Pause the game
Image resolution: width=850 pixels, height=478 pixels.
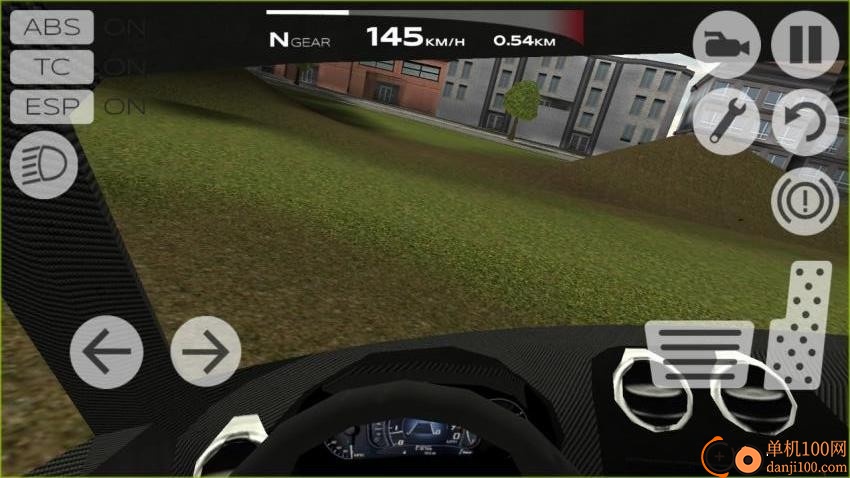(x=805, y=45)
